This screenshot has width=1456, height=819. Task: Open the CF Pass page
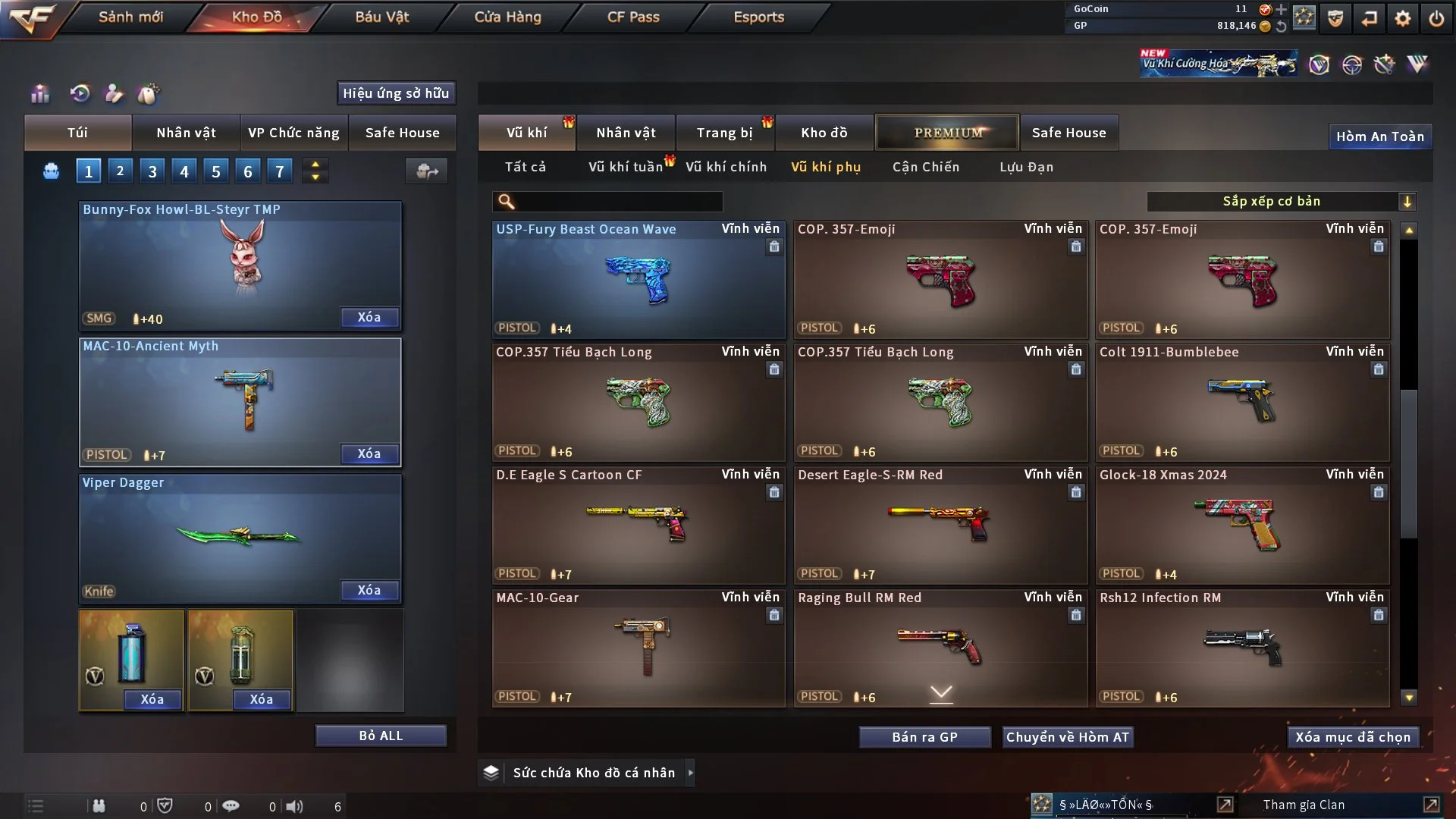[x=633, y=17]
